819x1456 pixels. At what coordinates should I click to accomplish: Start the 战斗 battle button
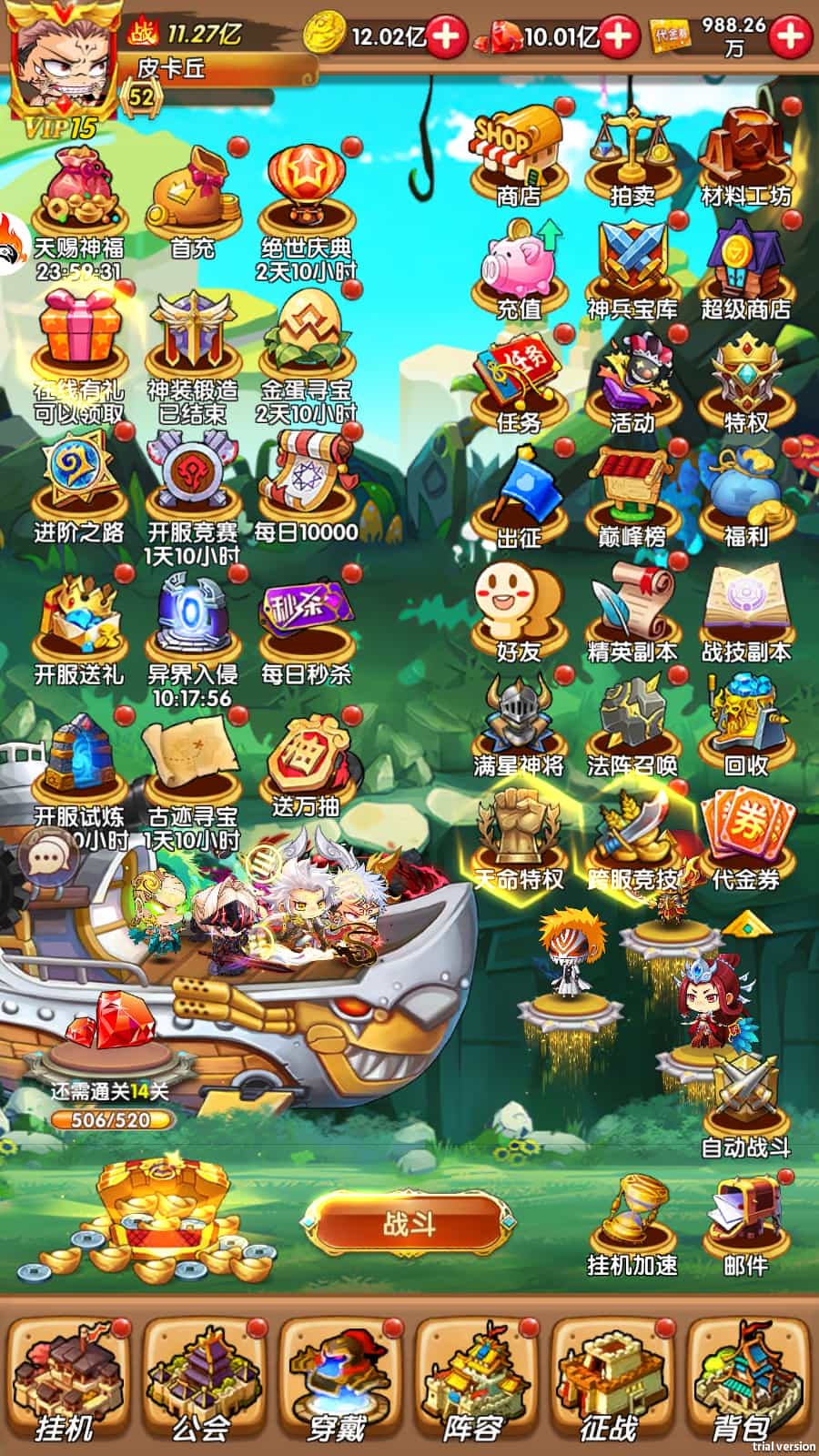409,1224
